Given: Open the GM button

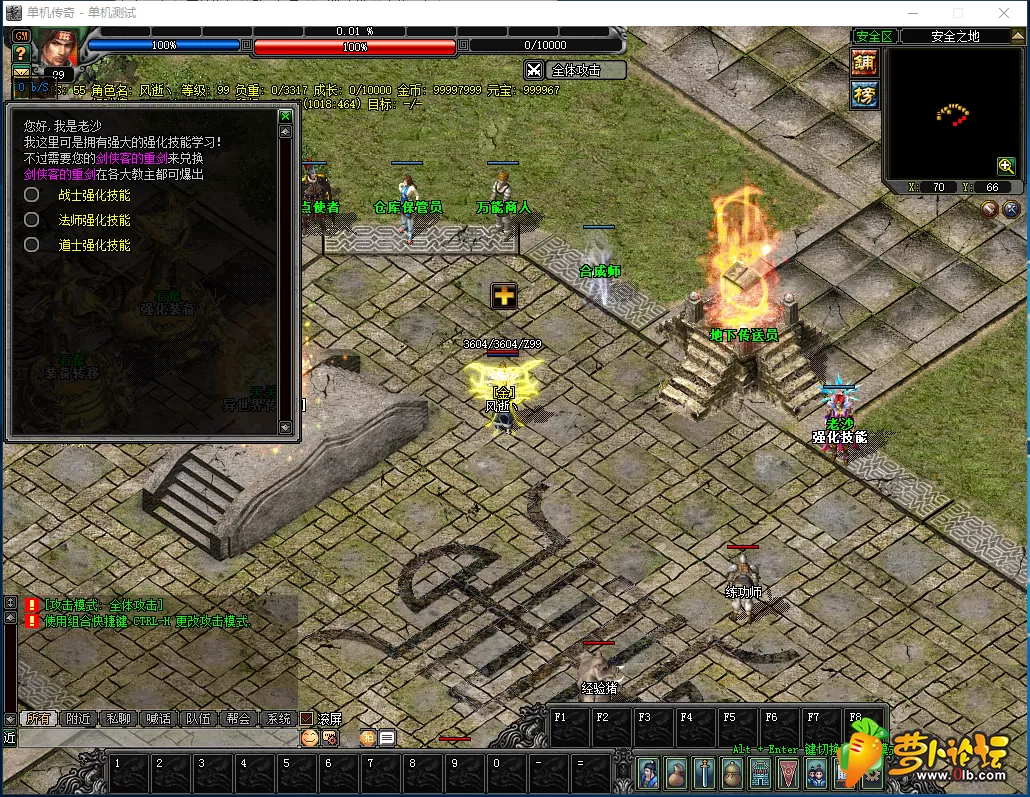Looking at the screenshot, I should tap(20, 36).
